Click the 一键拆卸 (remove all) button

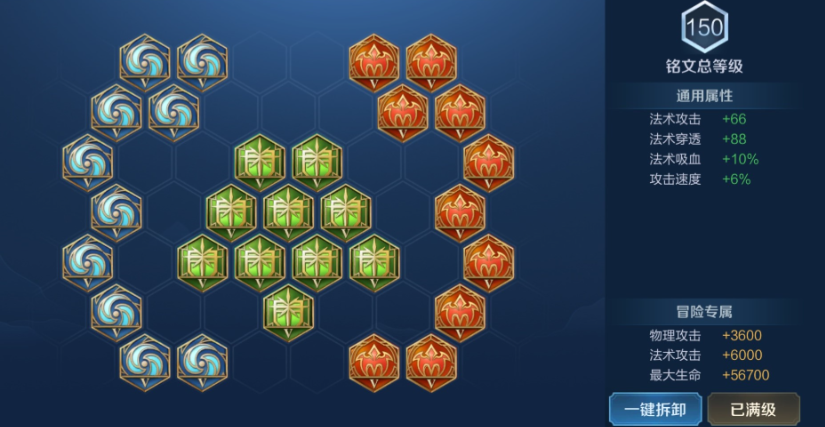[655, 409]
